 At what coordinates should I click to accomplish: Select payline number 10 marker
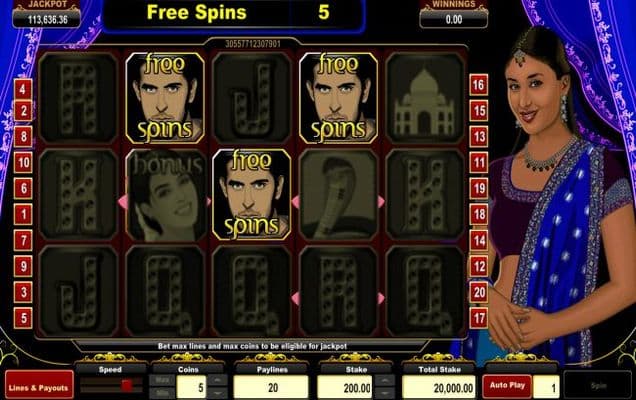pos(22,162)
